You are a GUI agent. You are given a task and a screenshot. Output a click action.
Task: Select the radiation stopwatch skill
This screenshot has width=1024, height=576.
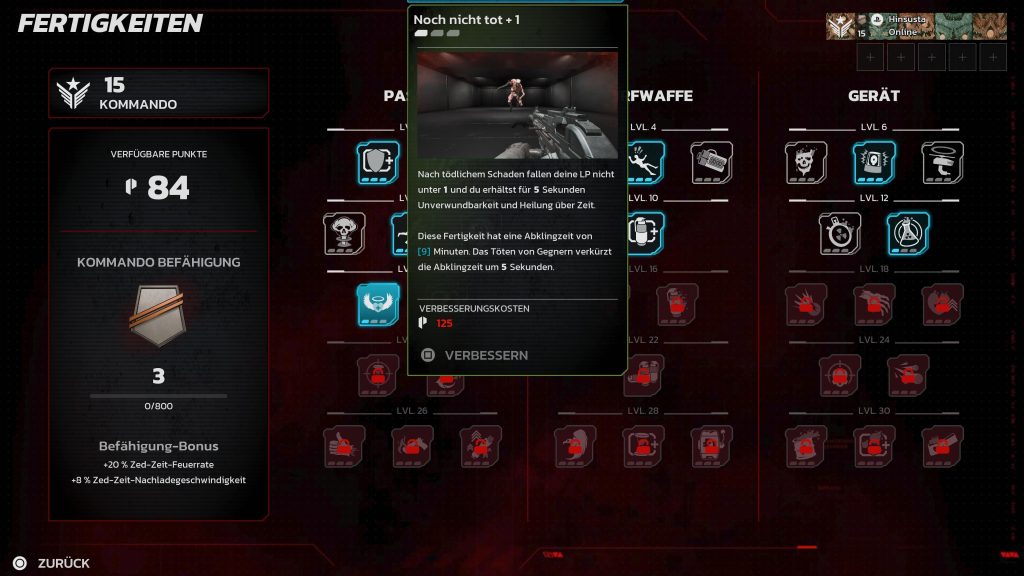pos(840,233)
